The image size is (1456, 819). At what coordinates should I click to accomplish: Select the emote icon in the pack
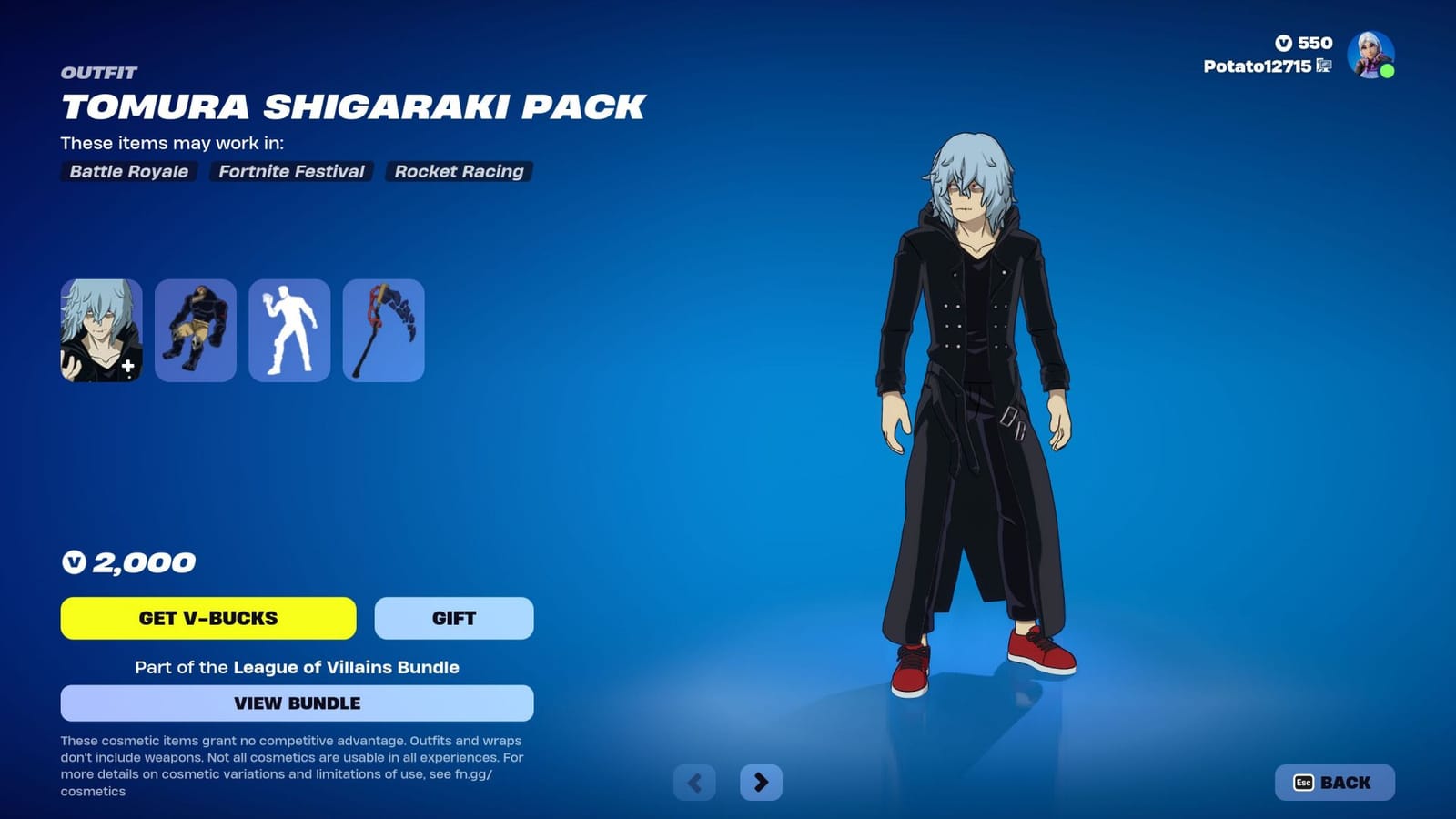[289, 329]
